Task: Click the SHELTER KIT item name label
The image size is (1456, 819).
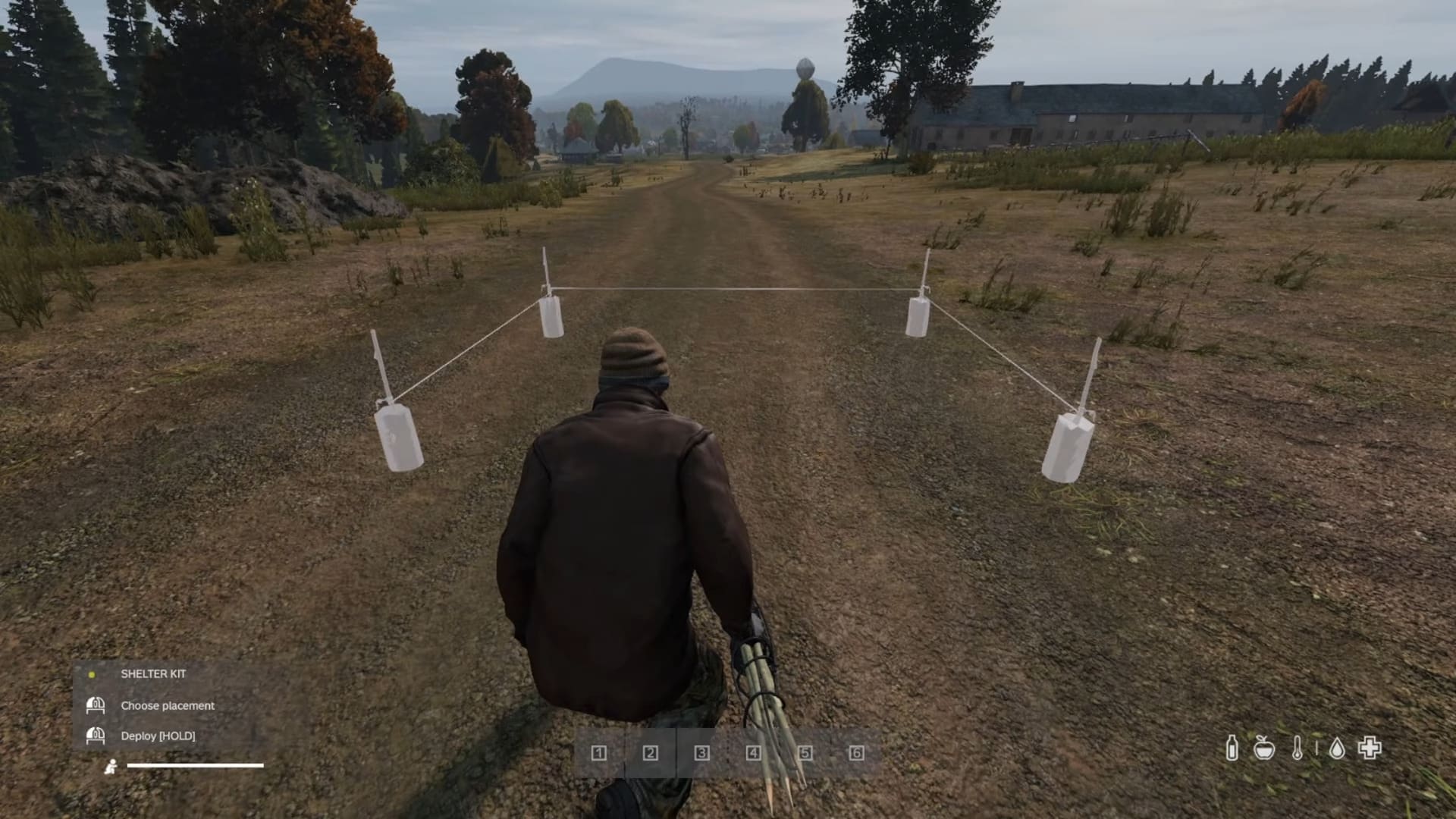Action: 153,674
